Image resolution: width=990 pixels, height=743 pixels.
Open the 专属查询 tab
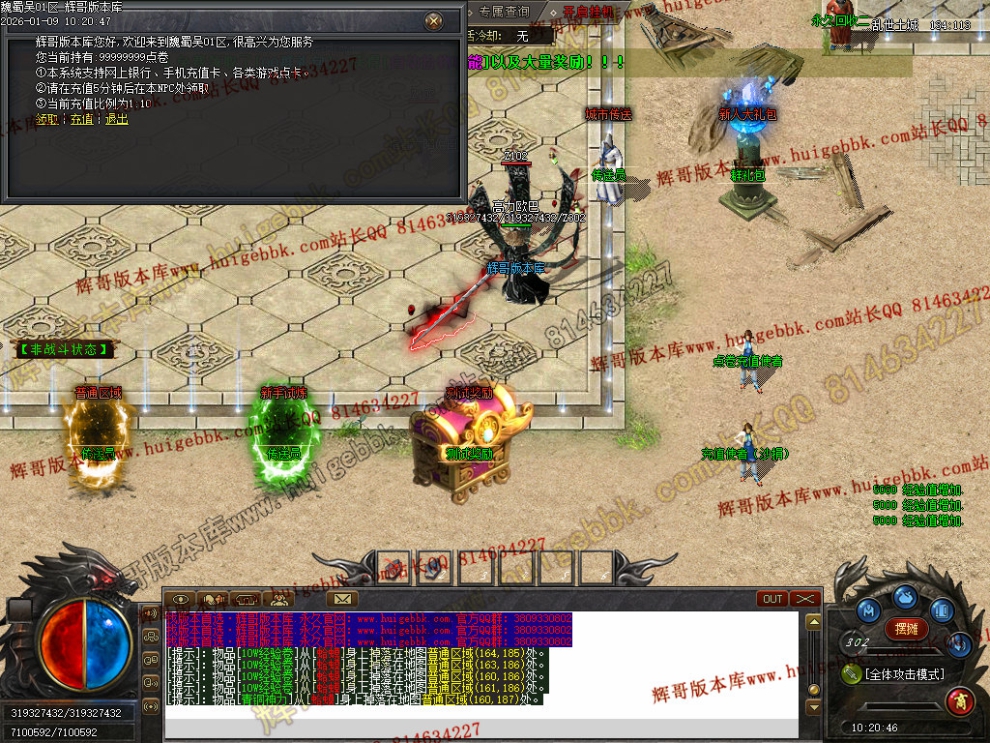click(504, 11)
